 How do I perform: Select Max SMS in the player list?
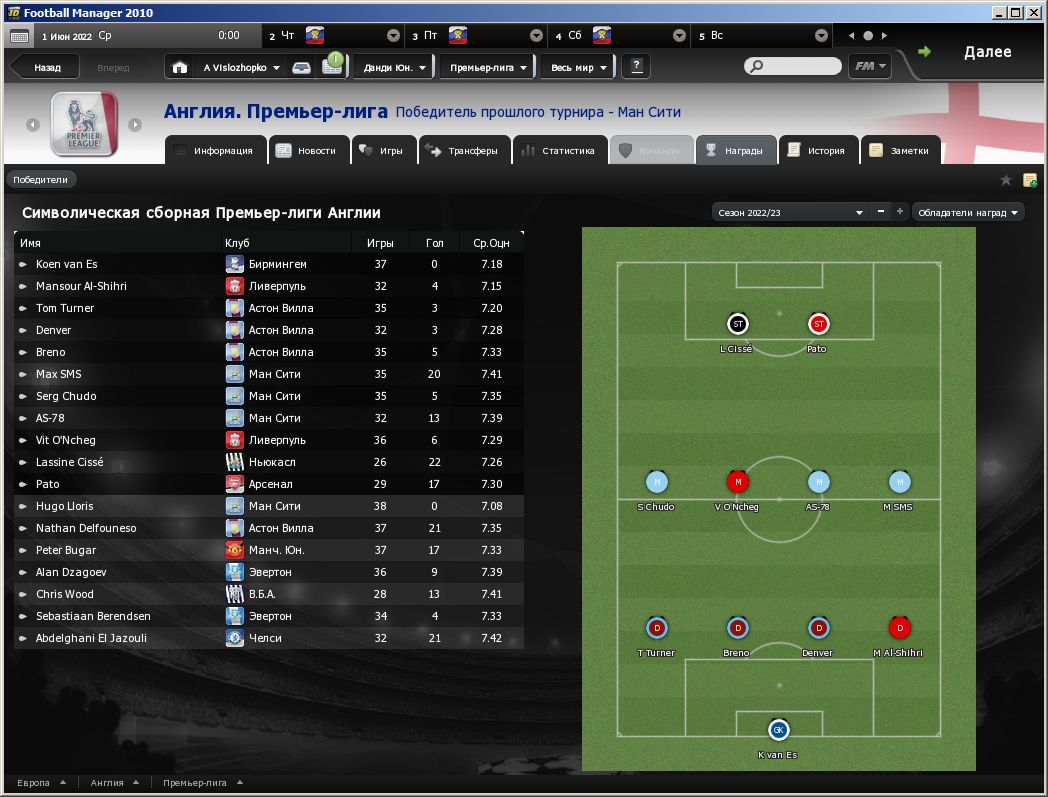point(59,374)
